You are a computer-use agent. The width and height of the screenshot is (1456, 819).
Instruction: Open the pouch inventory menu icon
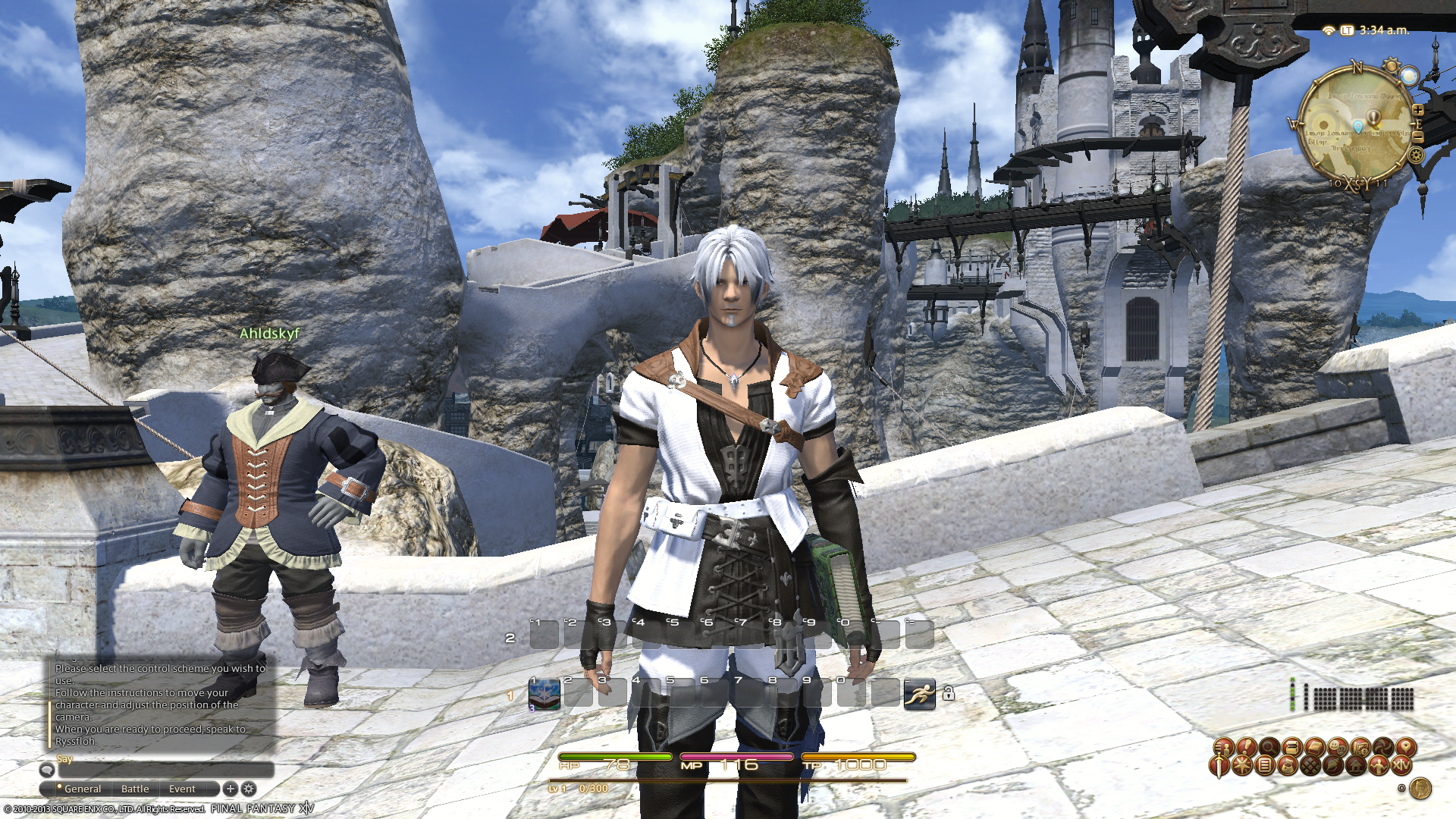point(1287,766)
